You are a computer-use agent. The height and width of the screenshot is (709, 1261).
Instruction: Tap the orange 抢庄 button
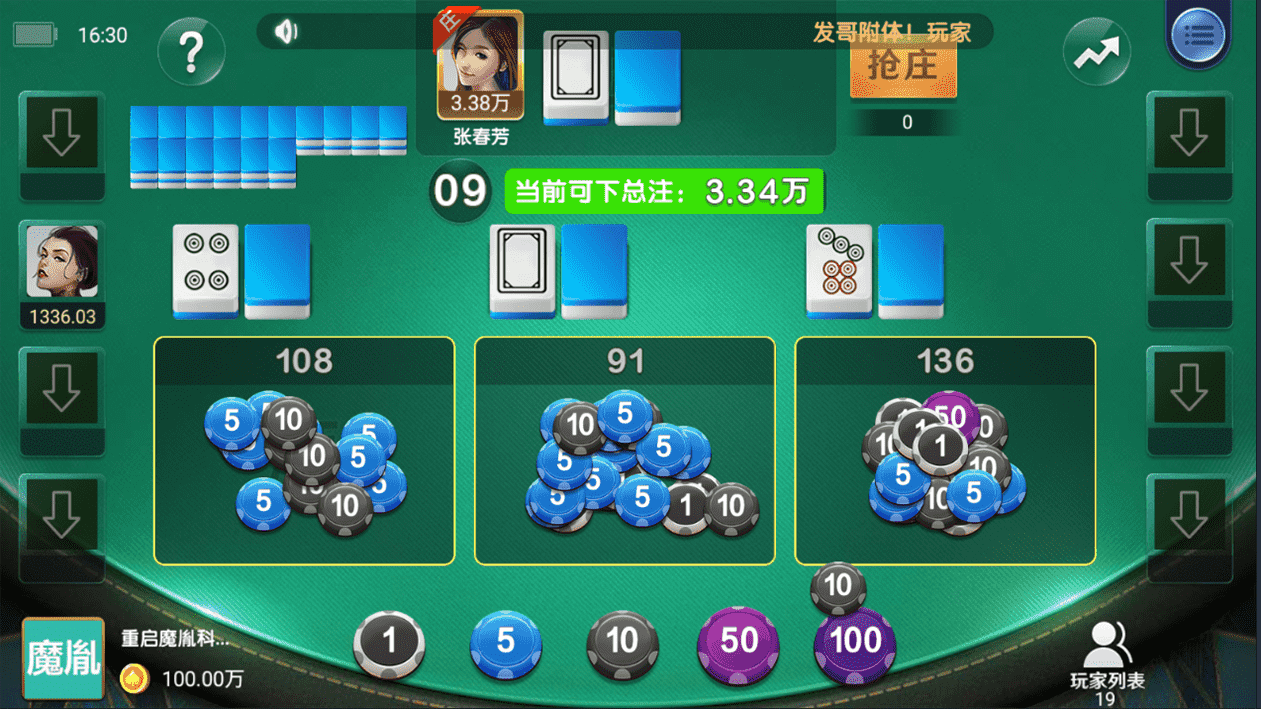[903, 66]
